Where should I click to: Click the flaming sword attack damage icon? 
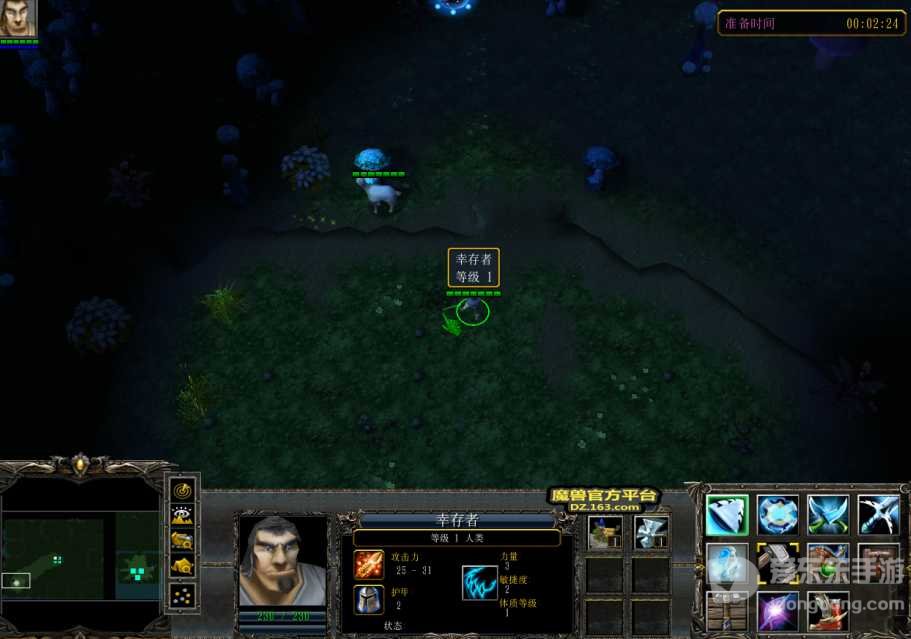pyautogui.click(x=368, y=565)
